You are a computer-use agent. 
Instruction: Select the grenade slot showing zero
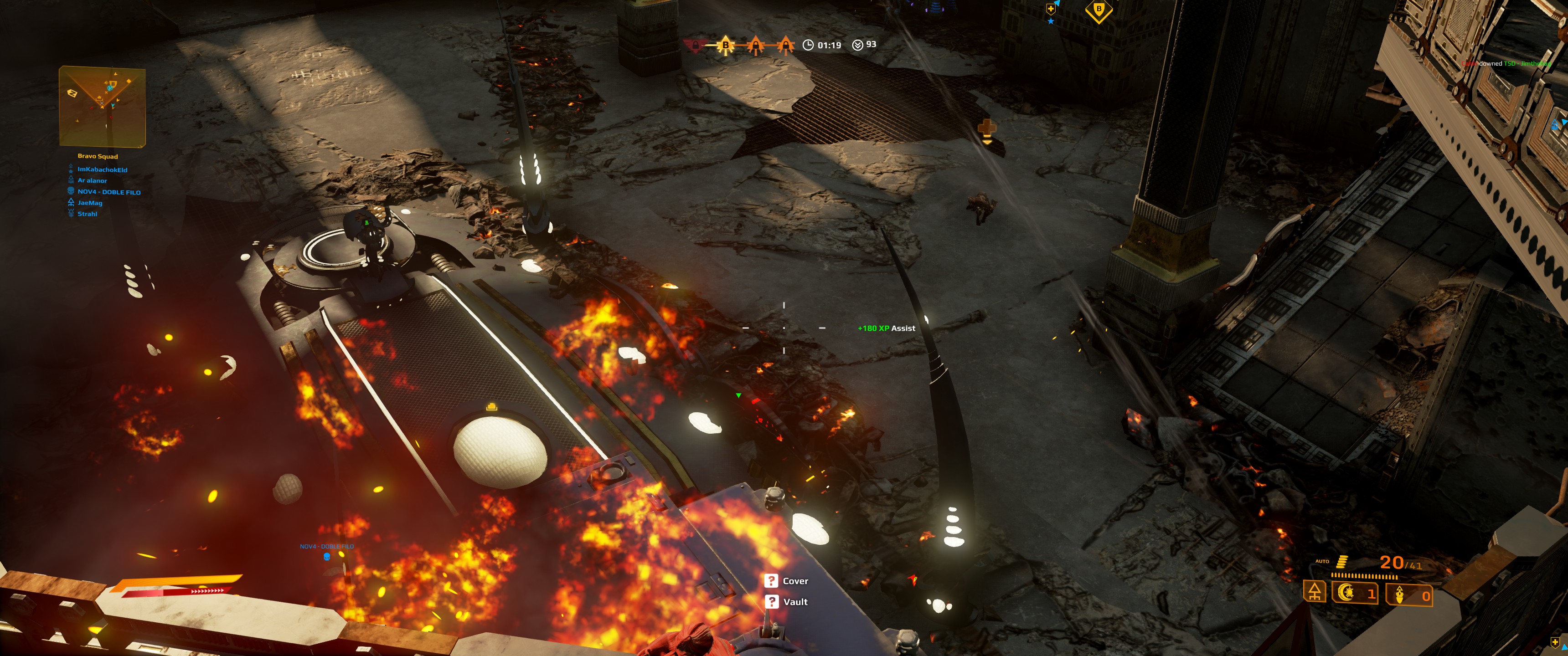(x=1408, y=594)
